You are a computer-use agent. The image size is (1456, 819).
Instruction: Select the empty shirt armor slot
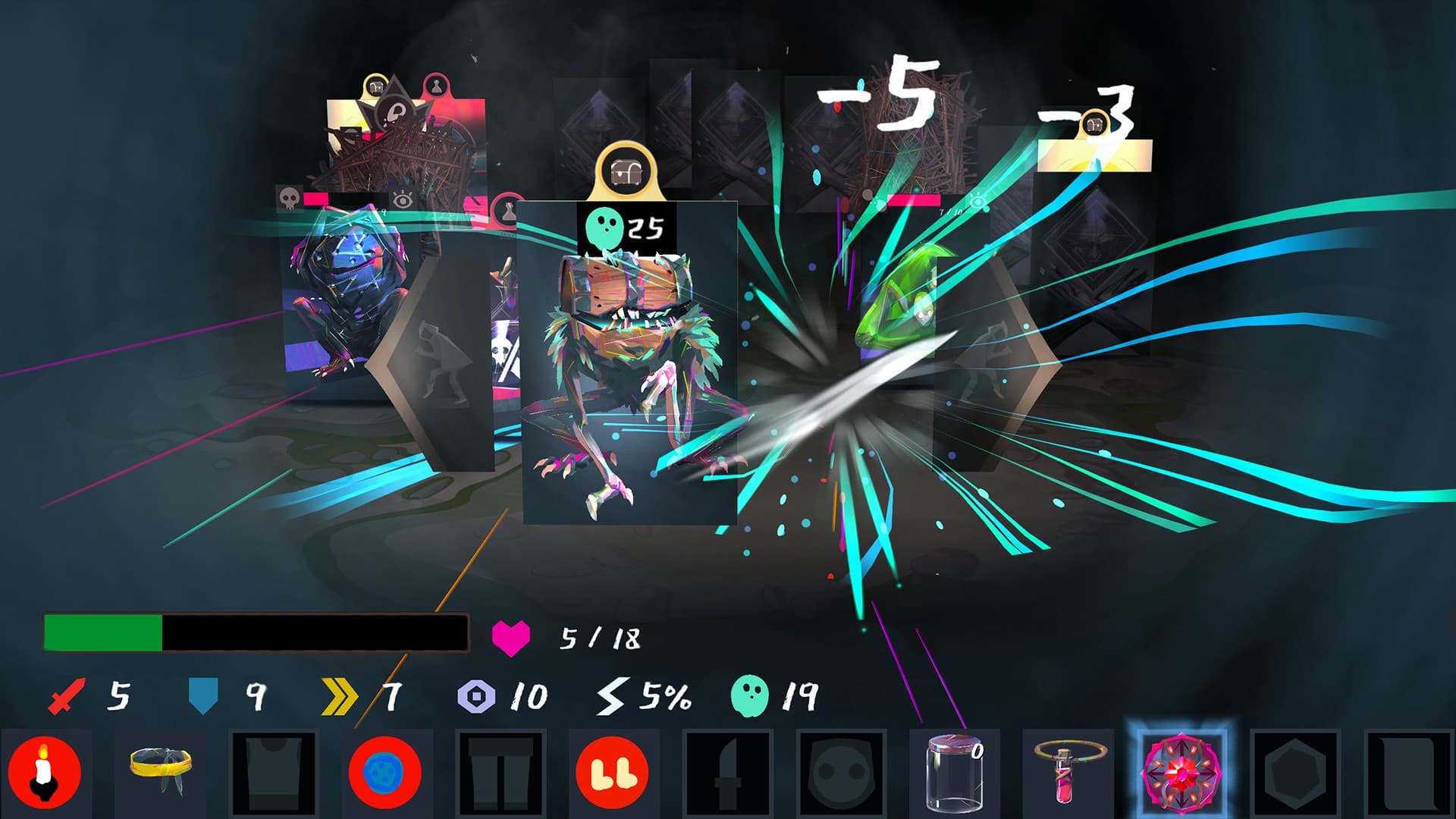(273, 772)
